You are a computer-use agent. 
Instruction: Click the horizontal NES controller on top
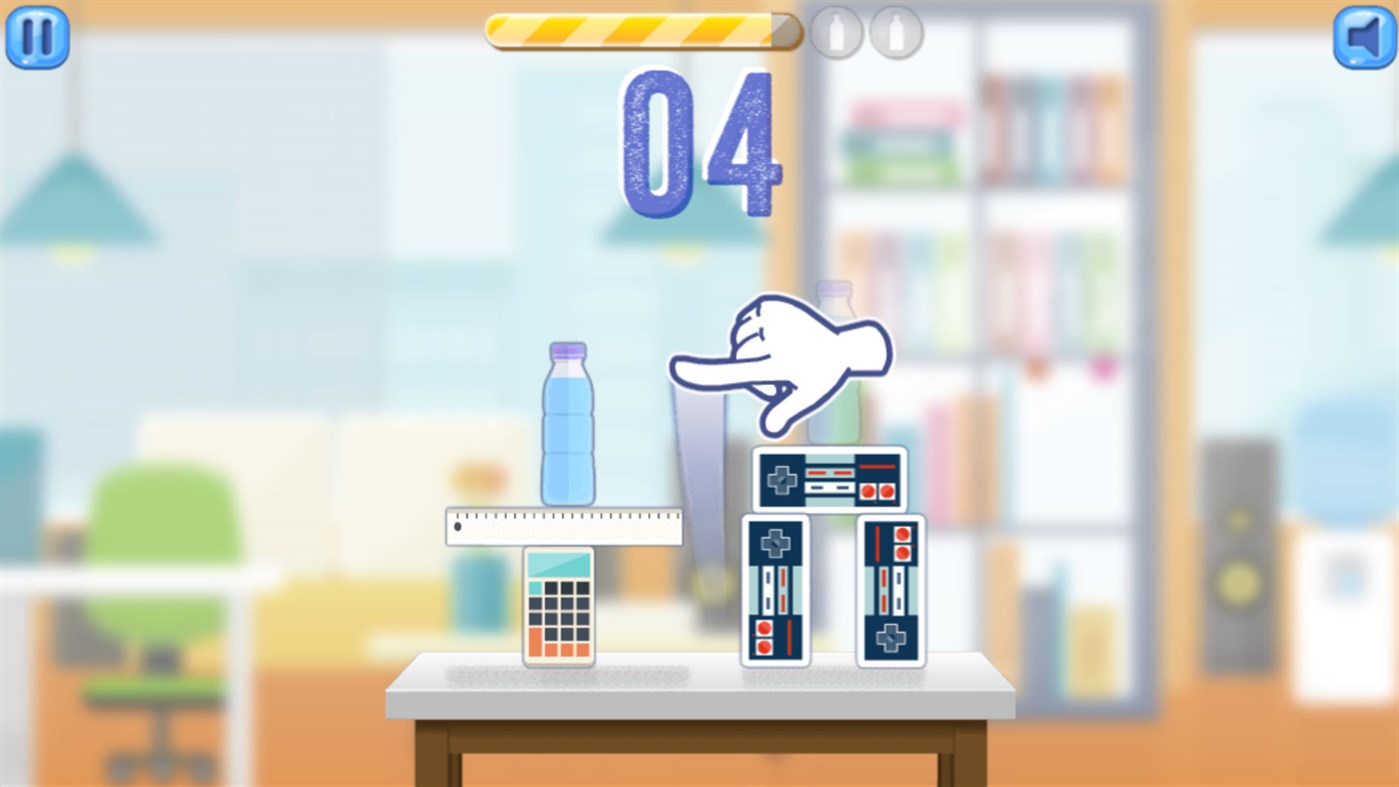click(x=828, y=478)
